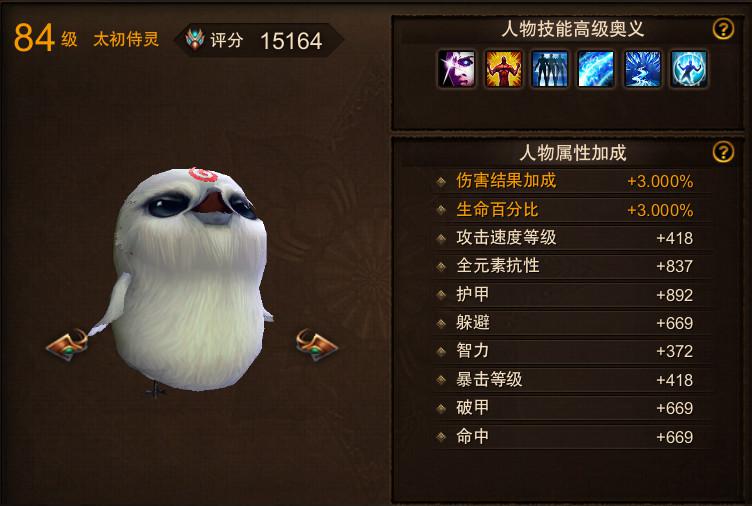
Task: Select the purple face skill icon
Action: [x=456, y=70]
